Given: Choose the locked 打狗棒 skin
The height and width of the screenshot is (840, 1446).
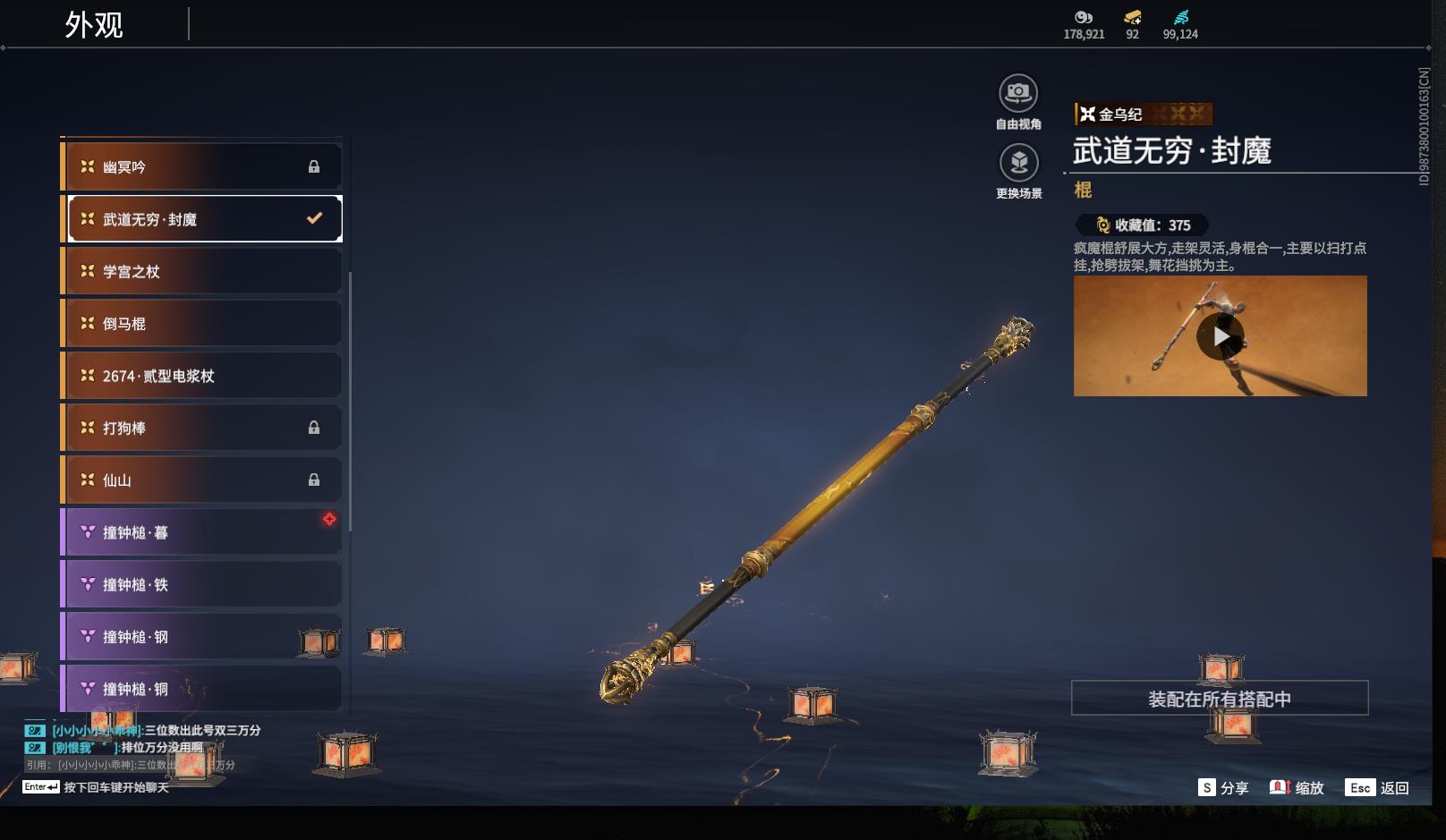Looking at the screenshot, I should pyautogui.click(x=202, y=428).
